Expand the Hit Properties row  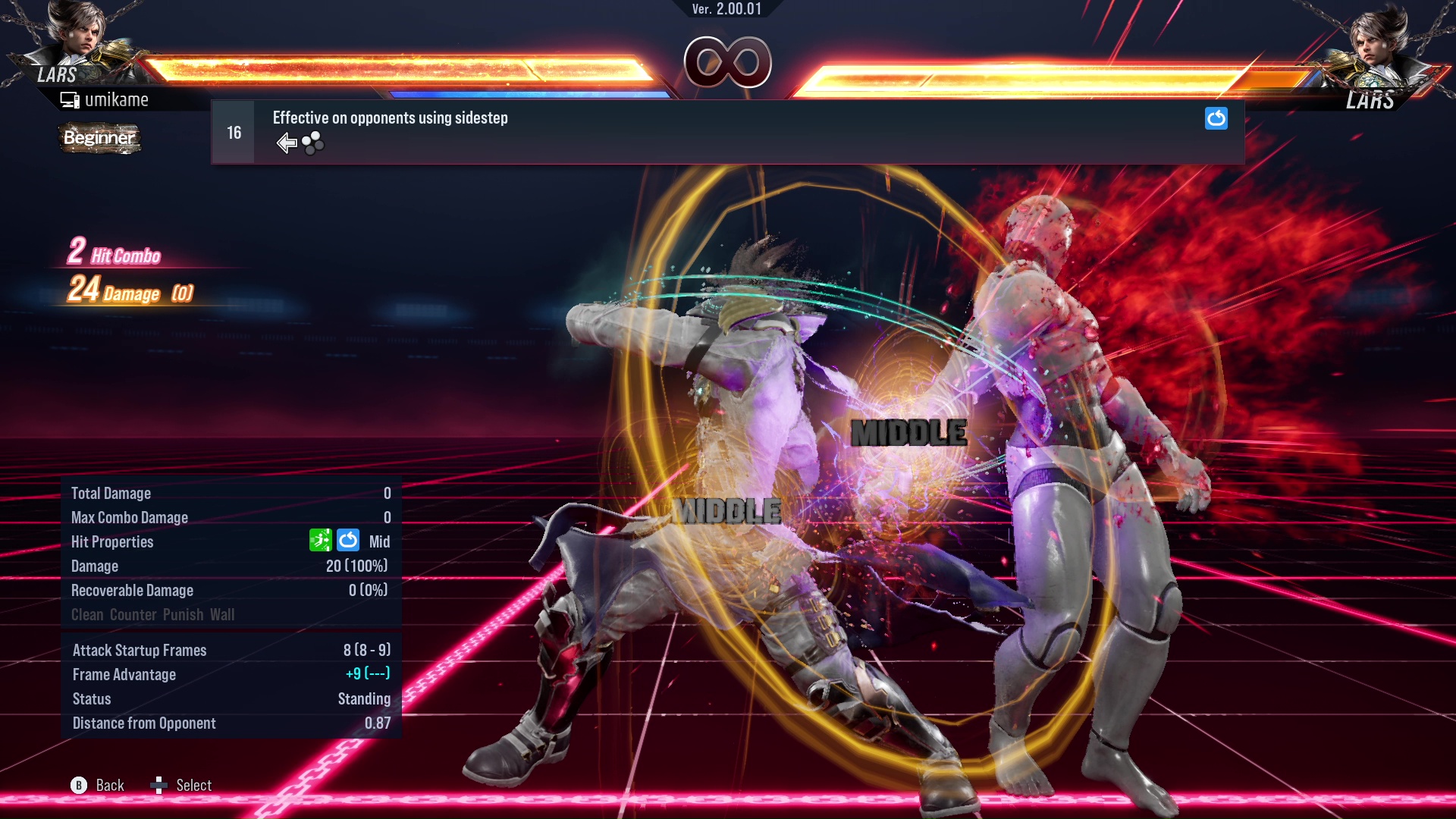pyautogui.click(x=112, y=541)
